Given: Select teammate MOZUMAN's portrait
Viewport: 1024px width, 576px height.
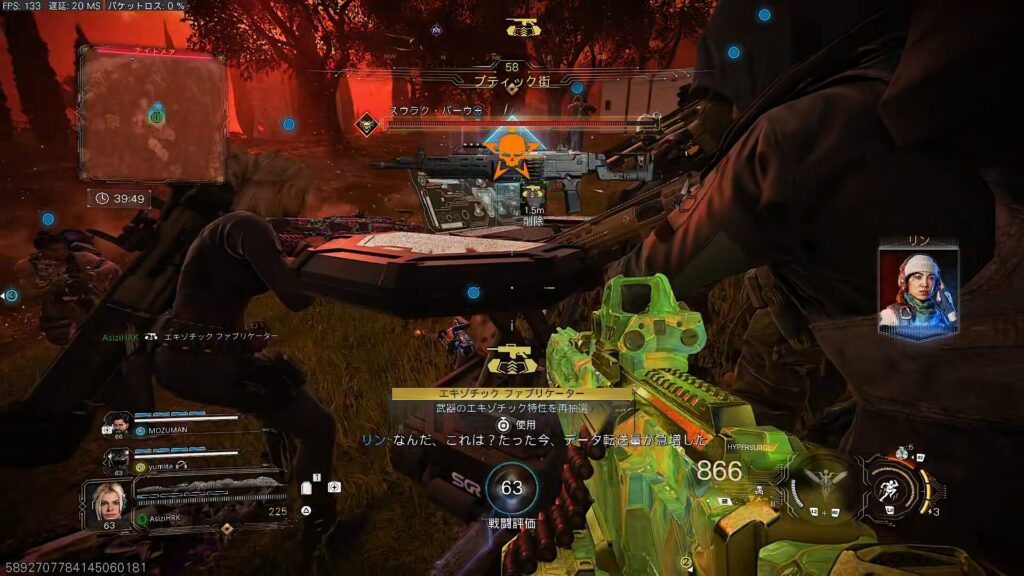Looking at the screenshot, I should point(118,423).
